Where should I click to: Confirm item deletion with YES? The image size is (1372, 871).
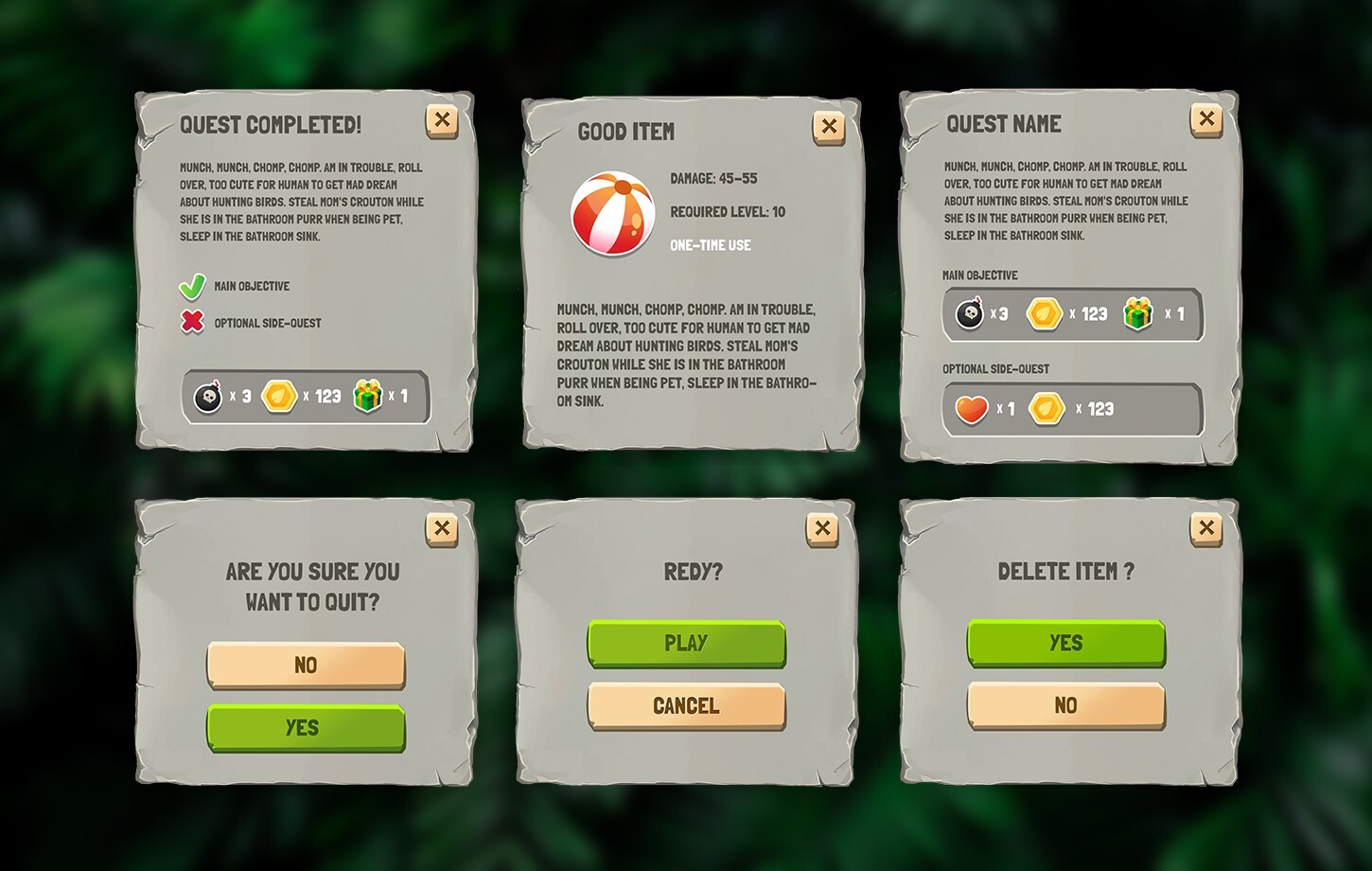[1065, 643]
